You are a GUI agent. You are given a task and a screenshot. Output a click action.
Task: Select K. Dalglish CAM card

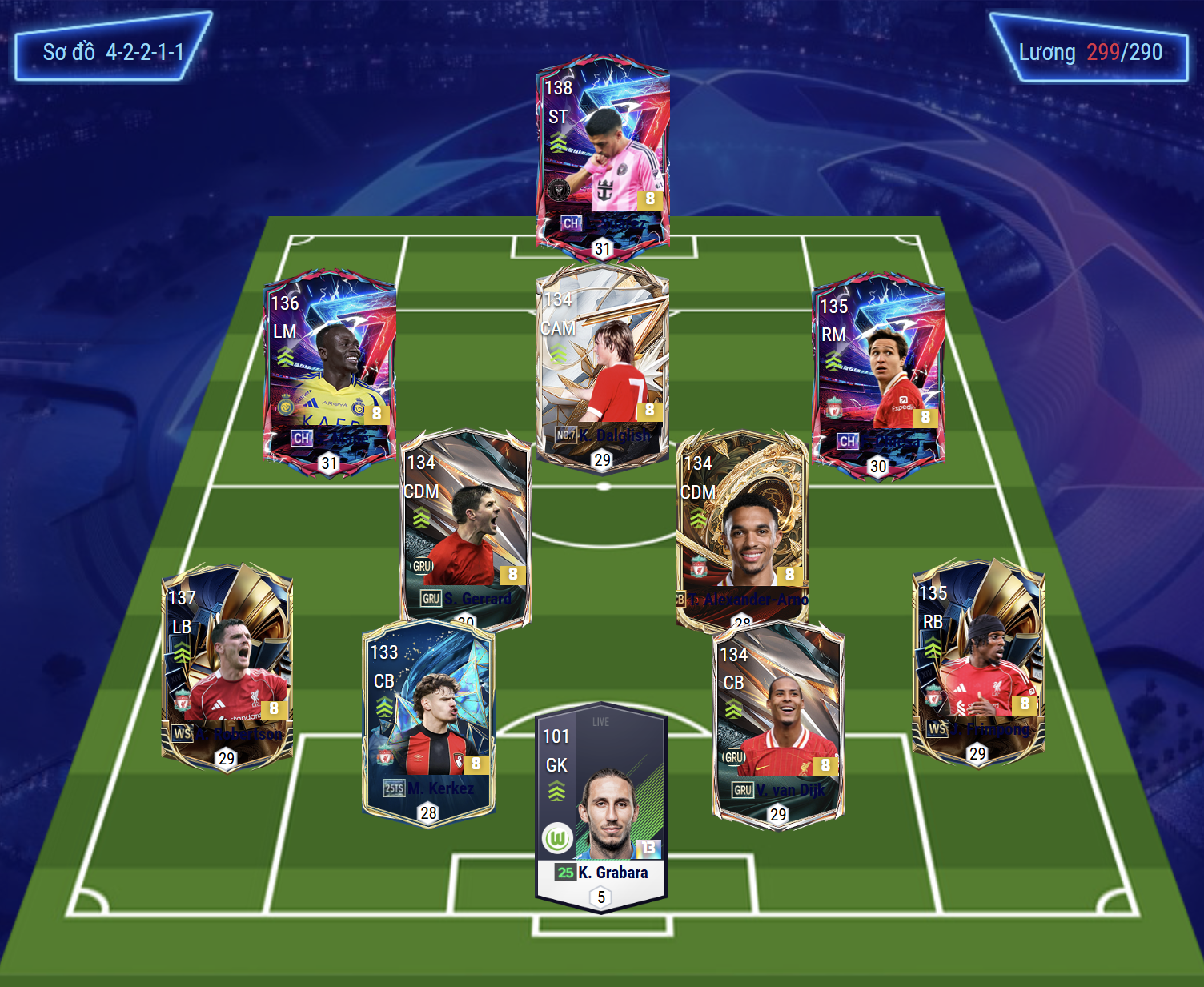tap(602, 368)
